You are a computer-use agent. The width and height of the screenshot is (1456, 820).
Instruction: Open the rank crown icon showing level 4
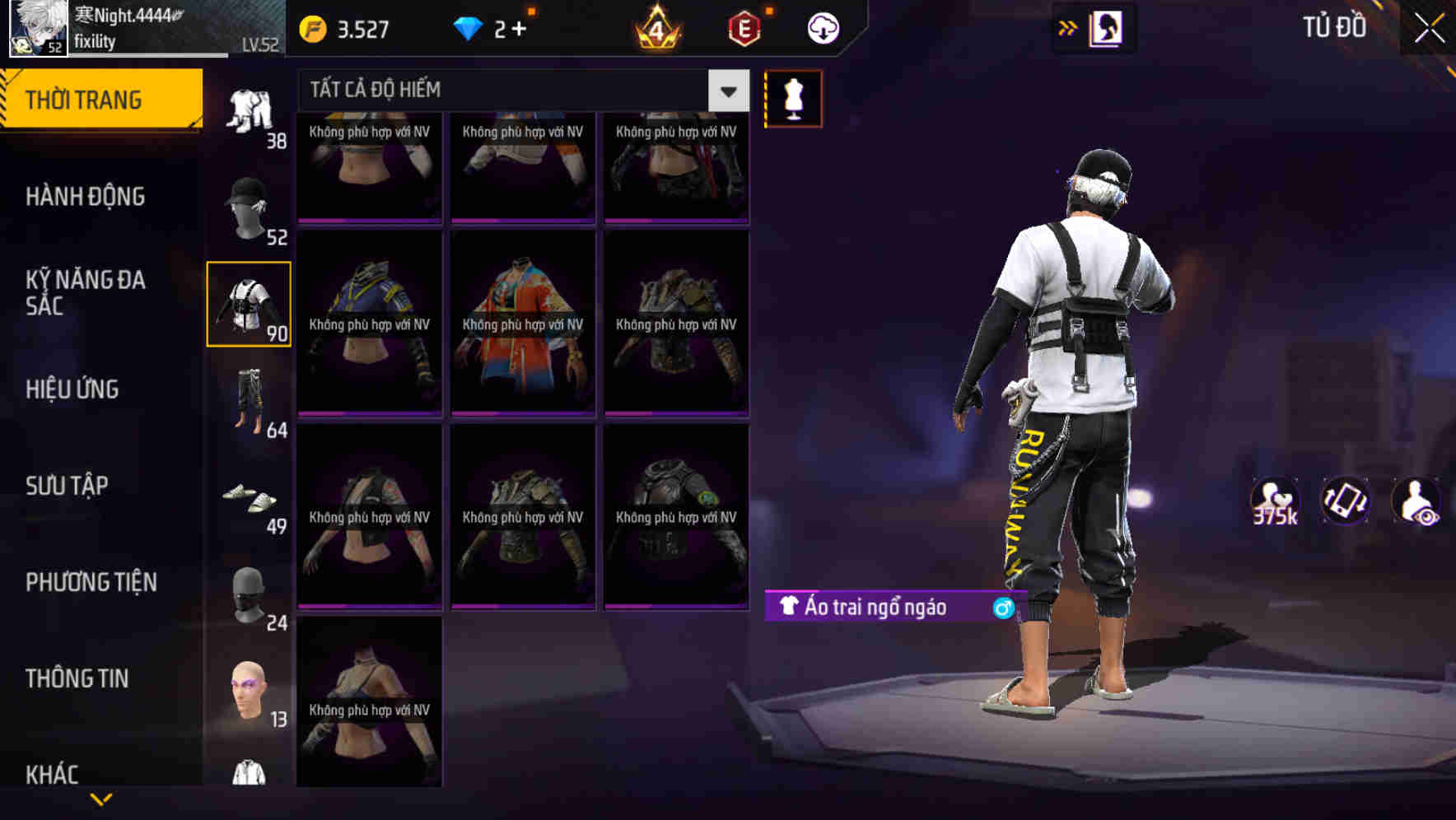click(655, 27)
